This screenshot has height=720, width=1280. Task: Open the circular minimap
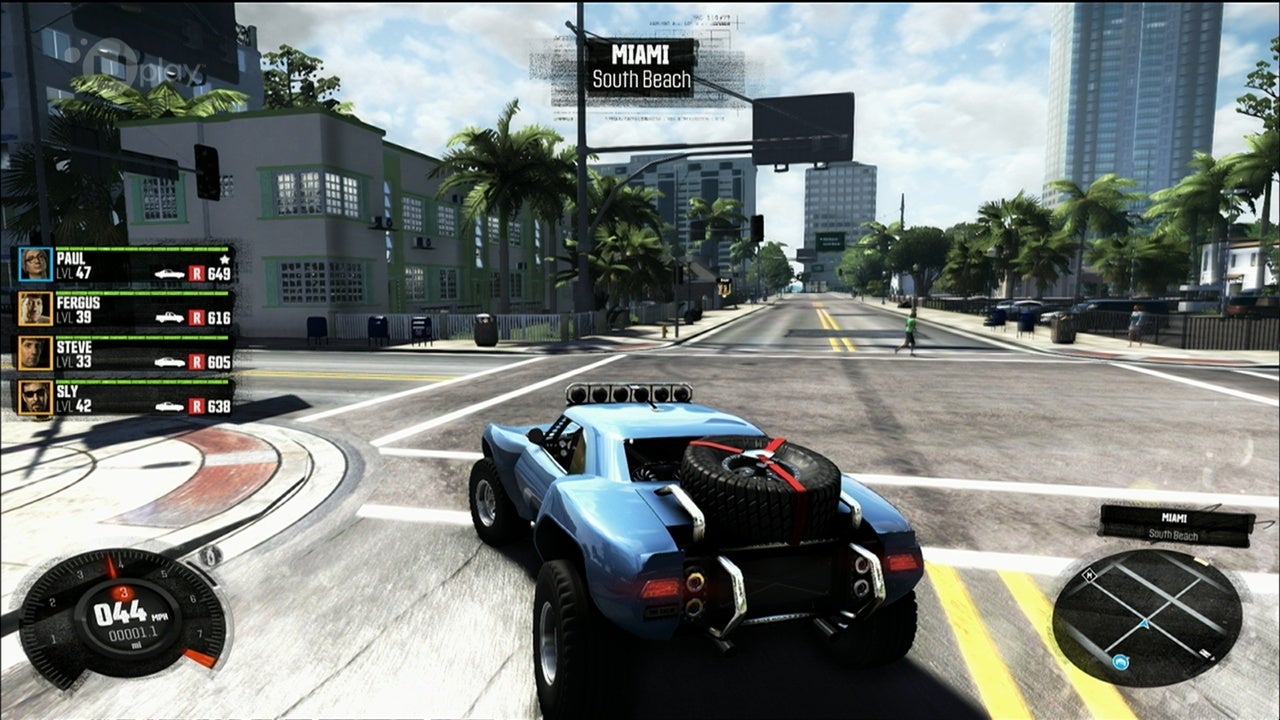pyautogui.click(x=1147, y=616)
